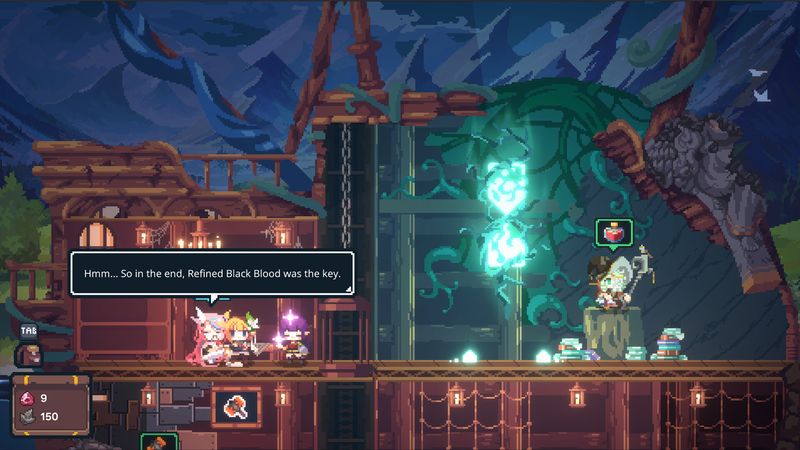Select the red potion shop marker
Viewport: 800px width, 450px height.
tap(611, 233)
